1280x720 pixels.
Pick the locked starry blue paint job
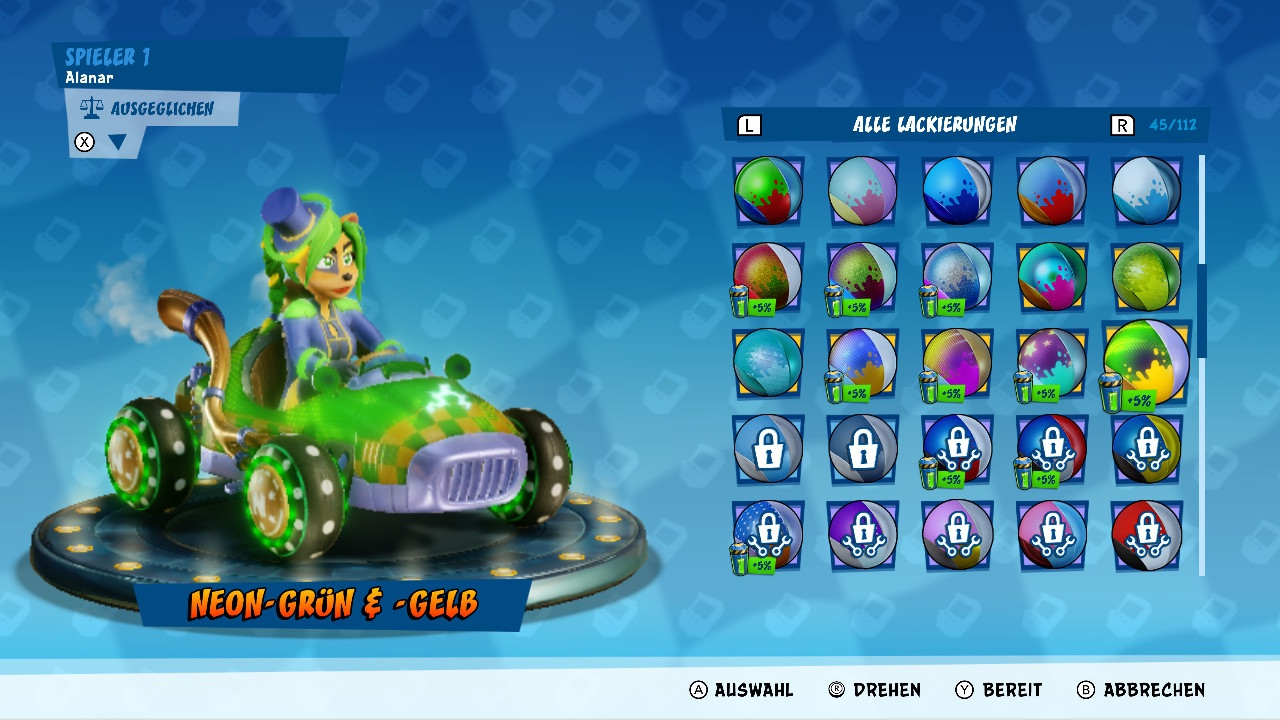[768, 534]
